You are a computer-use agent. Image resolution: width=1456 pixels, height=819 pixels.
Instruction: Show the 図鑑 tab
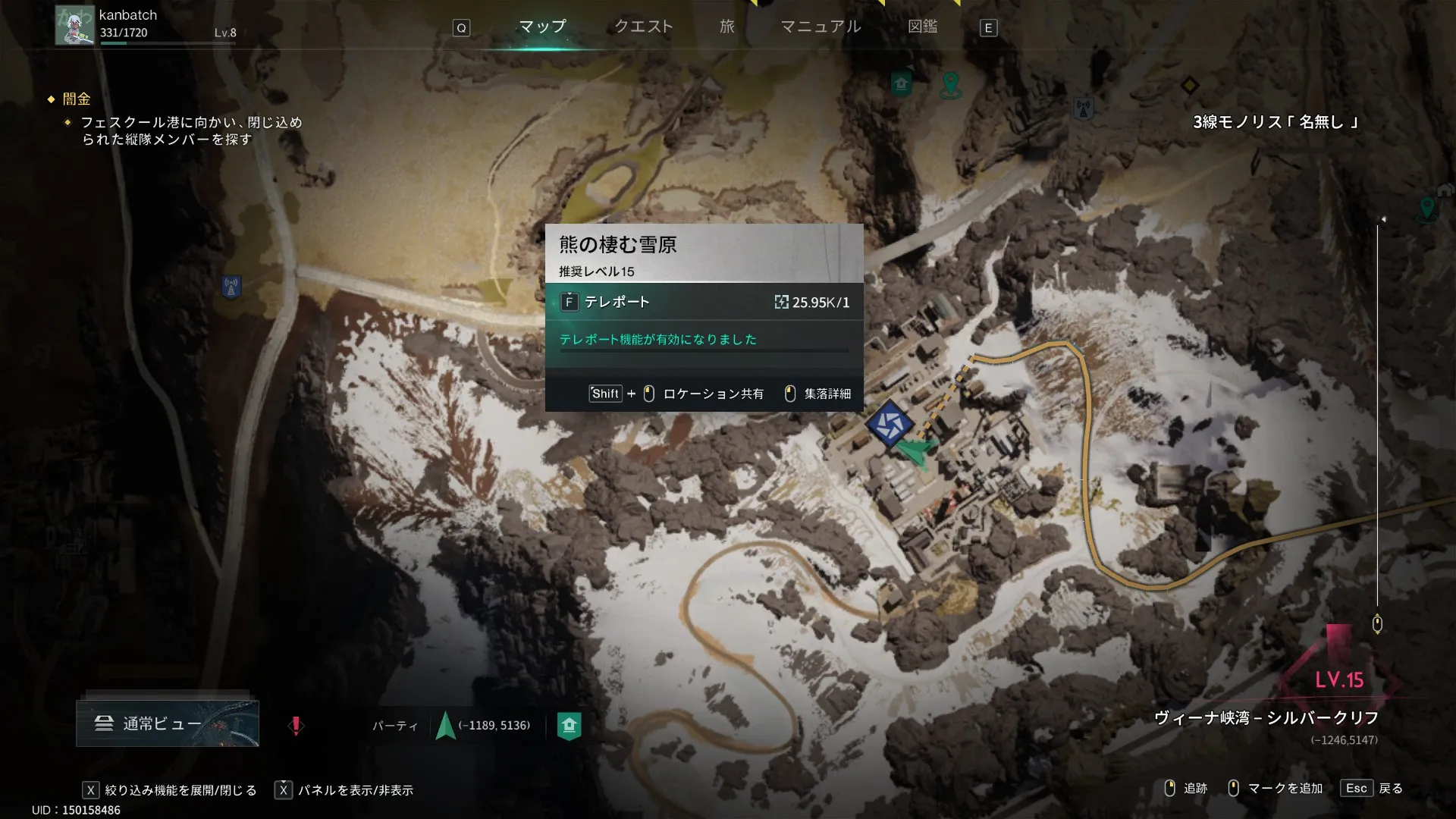pyautogui.click(x=922, y=27)
